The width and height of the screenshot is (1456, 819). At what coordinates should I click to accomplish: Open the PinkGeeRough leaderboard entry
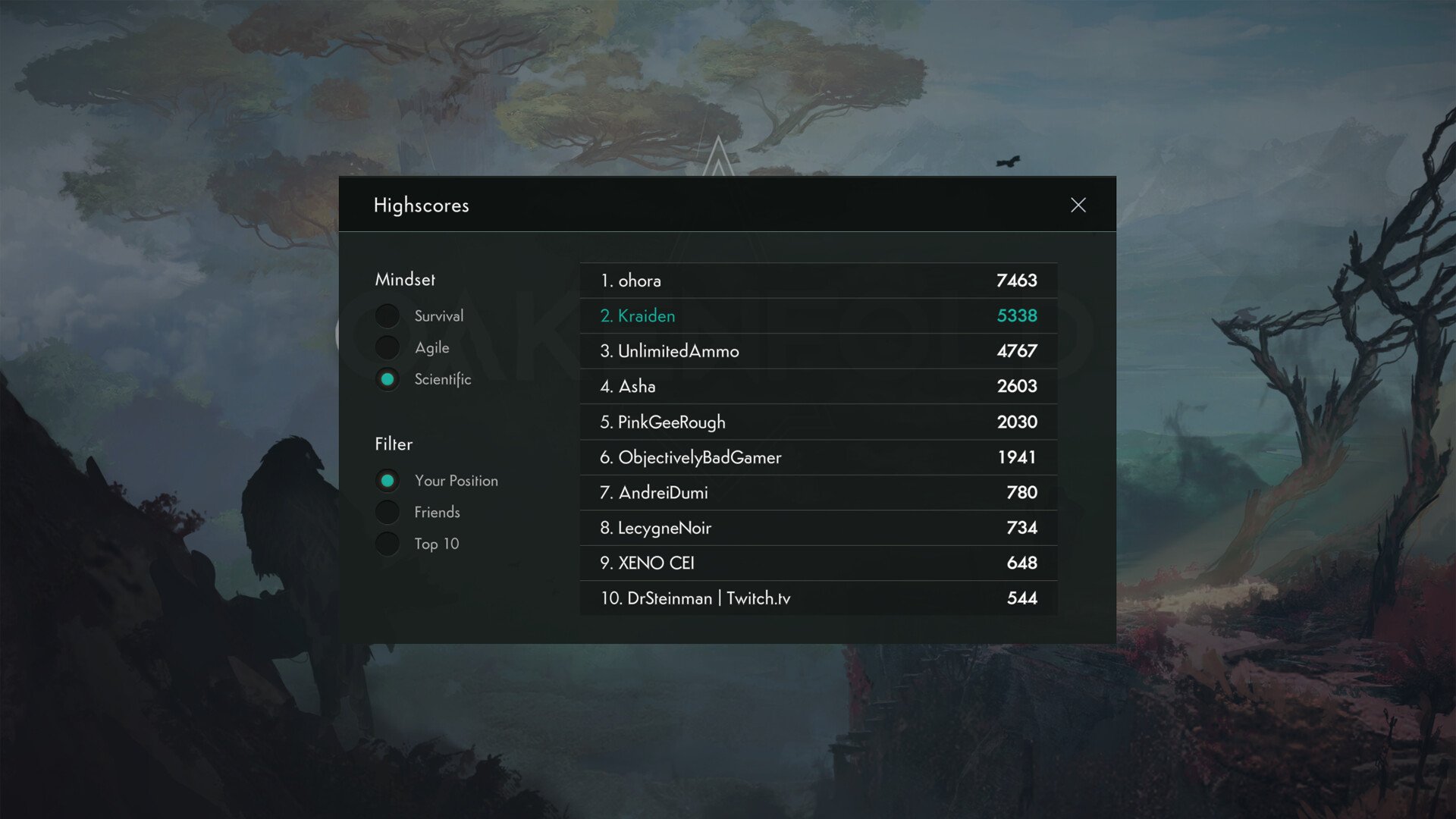click(x=818, y=422)
